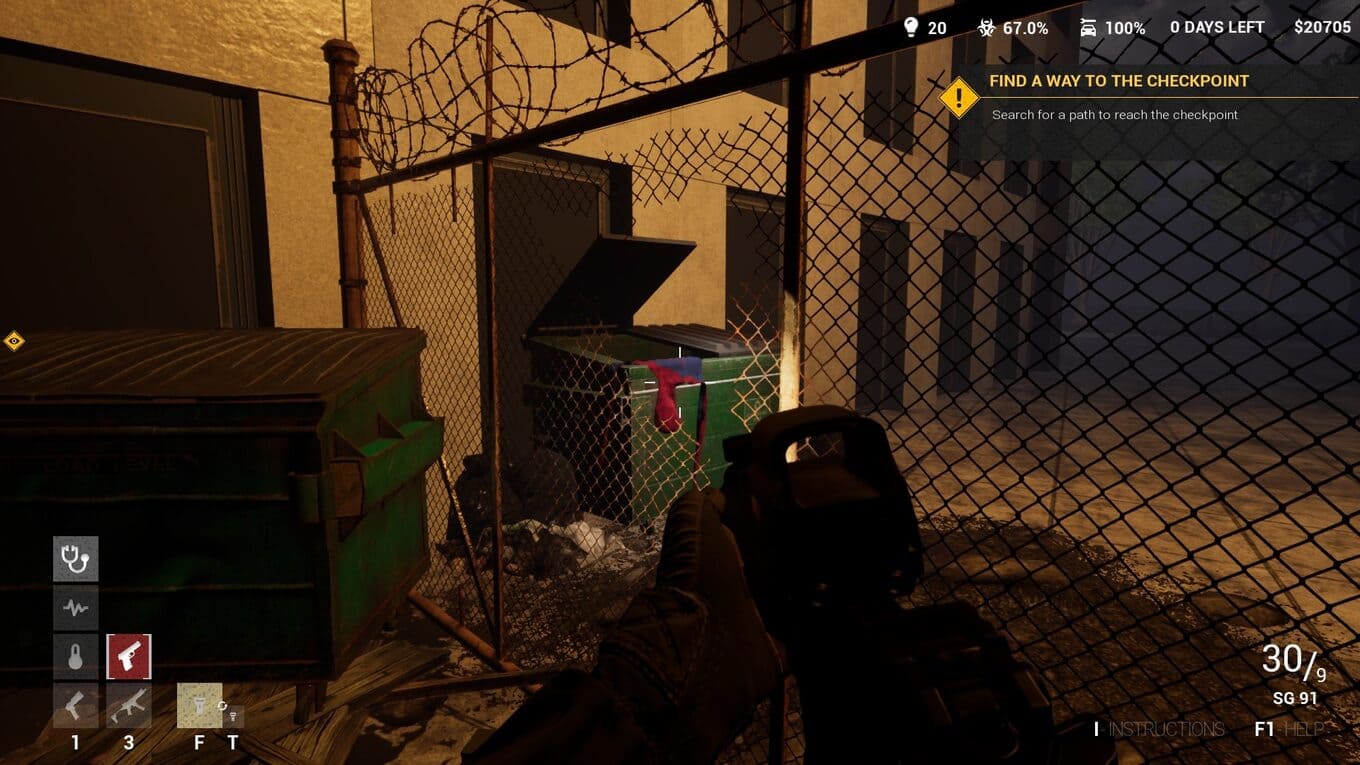The height and width of the screenshot is (765, 1360).
Task: Click the biohazard infection icon
Action: coord(986,27)
